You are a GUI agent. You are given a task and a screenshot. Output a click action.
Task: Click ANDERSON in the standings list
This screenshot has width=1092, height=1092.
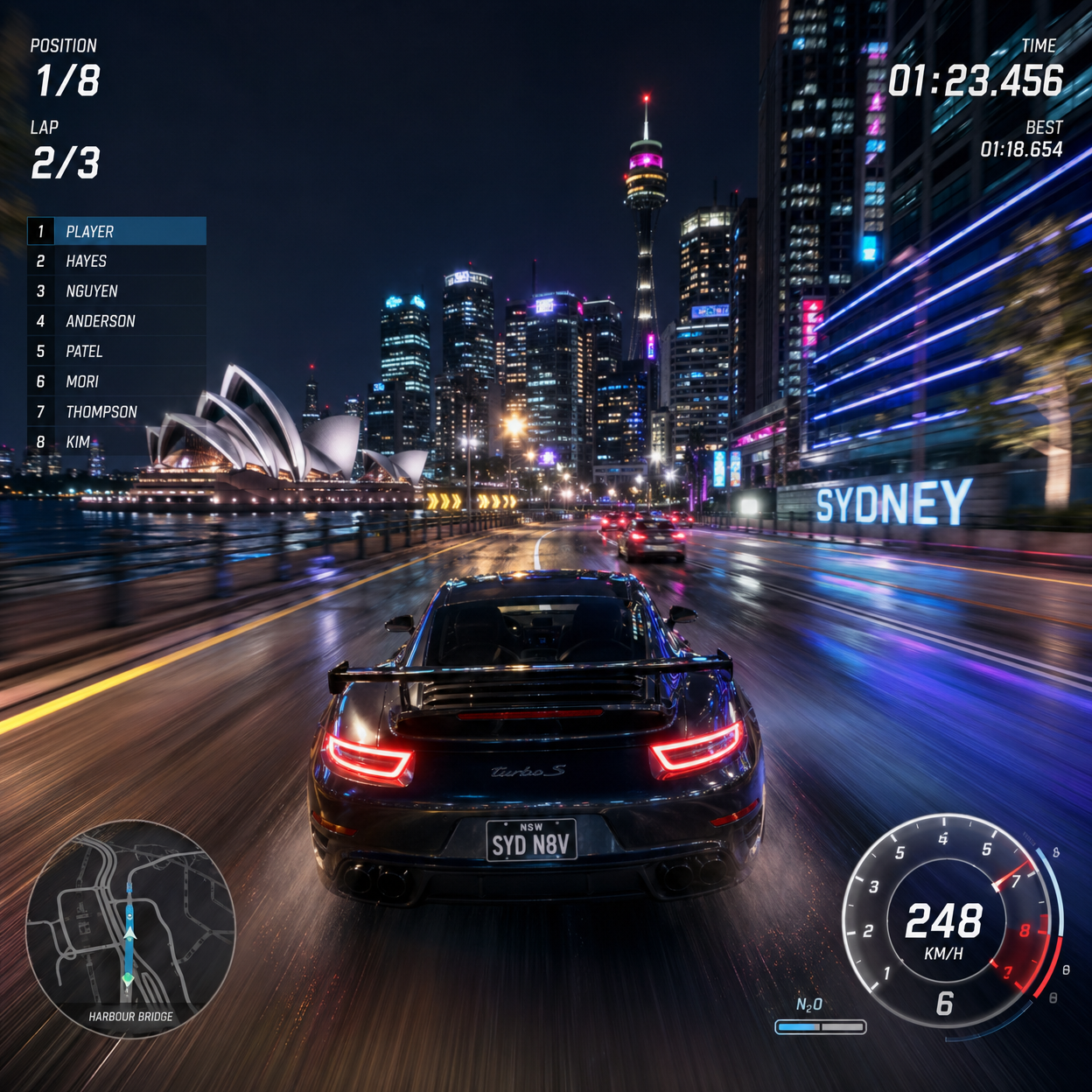click(117, 321)
